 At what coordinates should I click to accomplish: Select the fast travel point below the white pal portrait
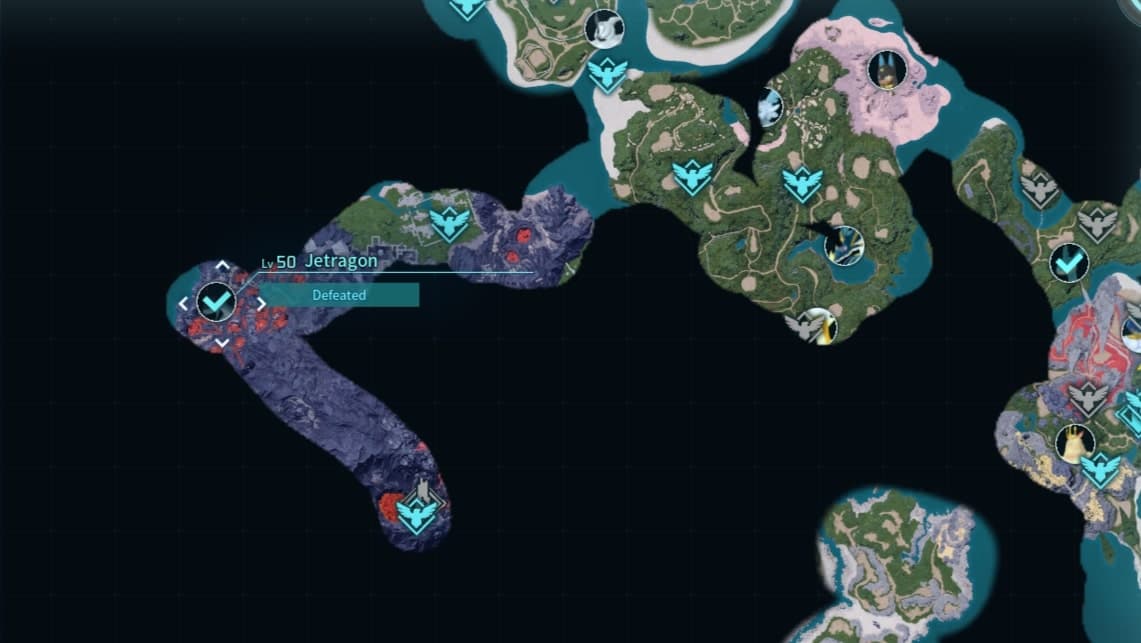coord(607,74)
